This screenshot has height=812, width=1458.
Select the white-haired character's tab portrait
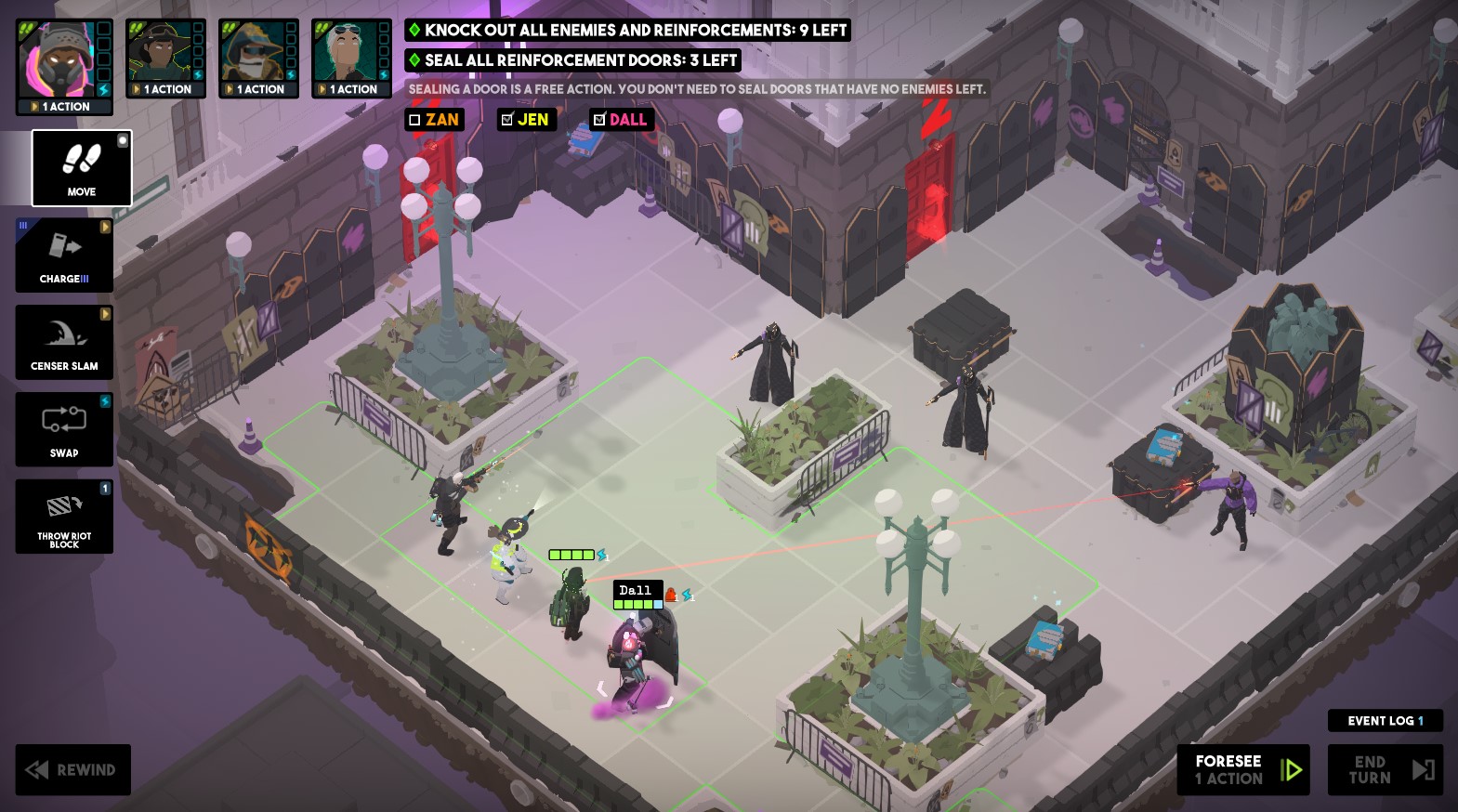coord(345,51)
